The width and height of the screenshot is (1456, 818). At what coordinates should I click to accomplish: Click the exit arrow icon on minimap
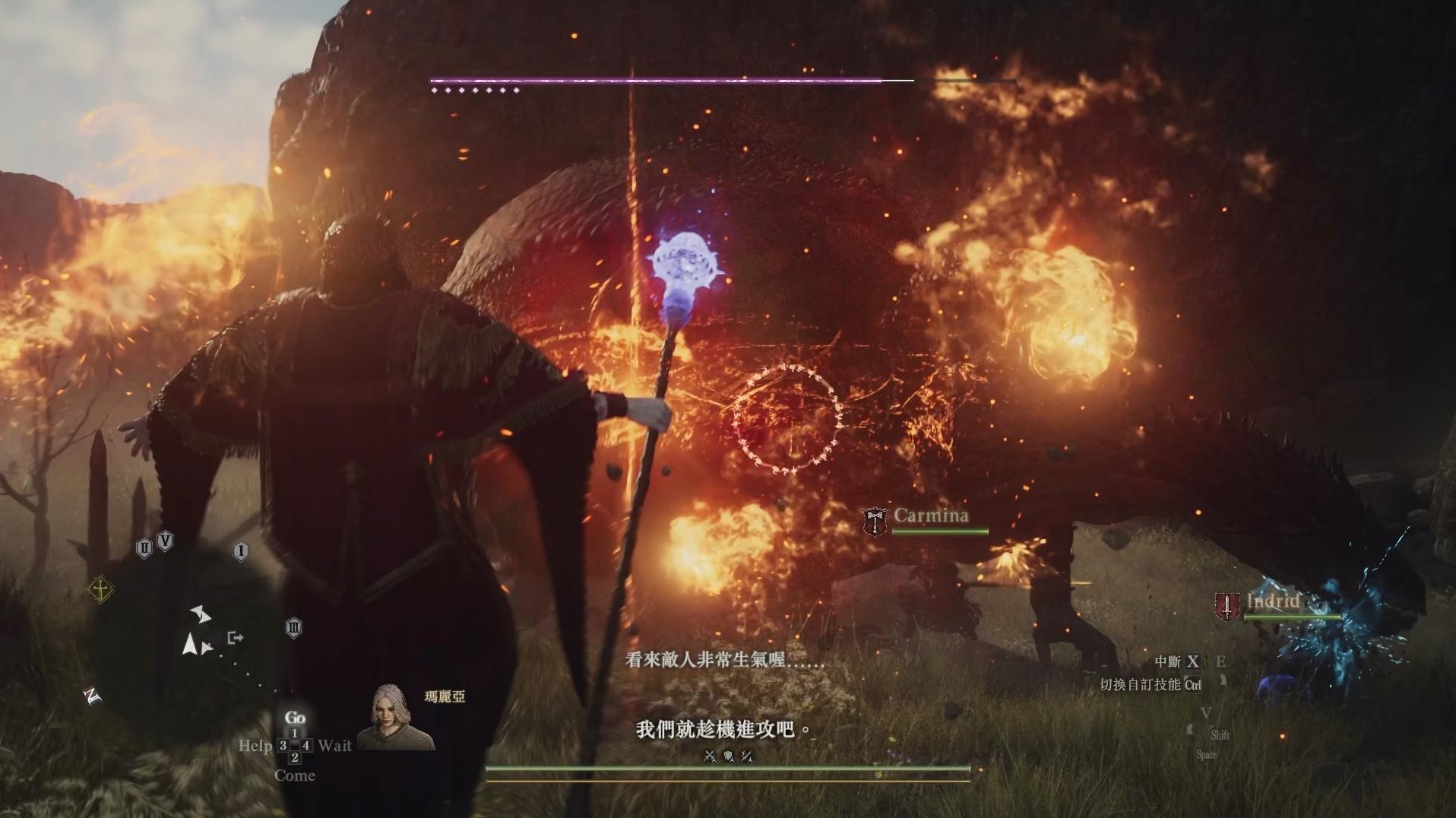[x=236, y=637]
